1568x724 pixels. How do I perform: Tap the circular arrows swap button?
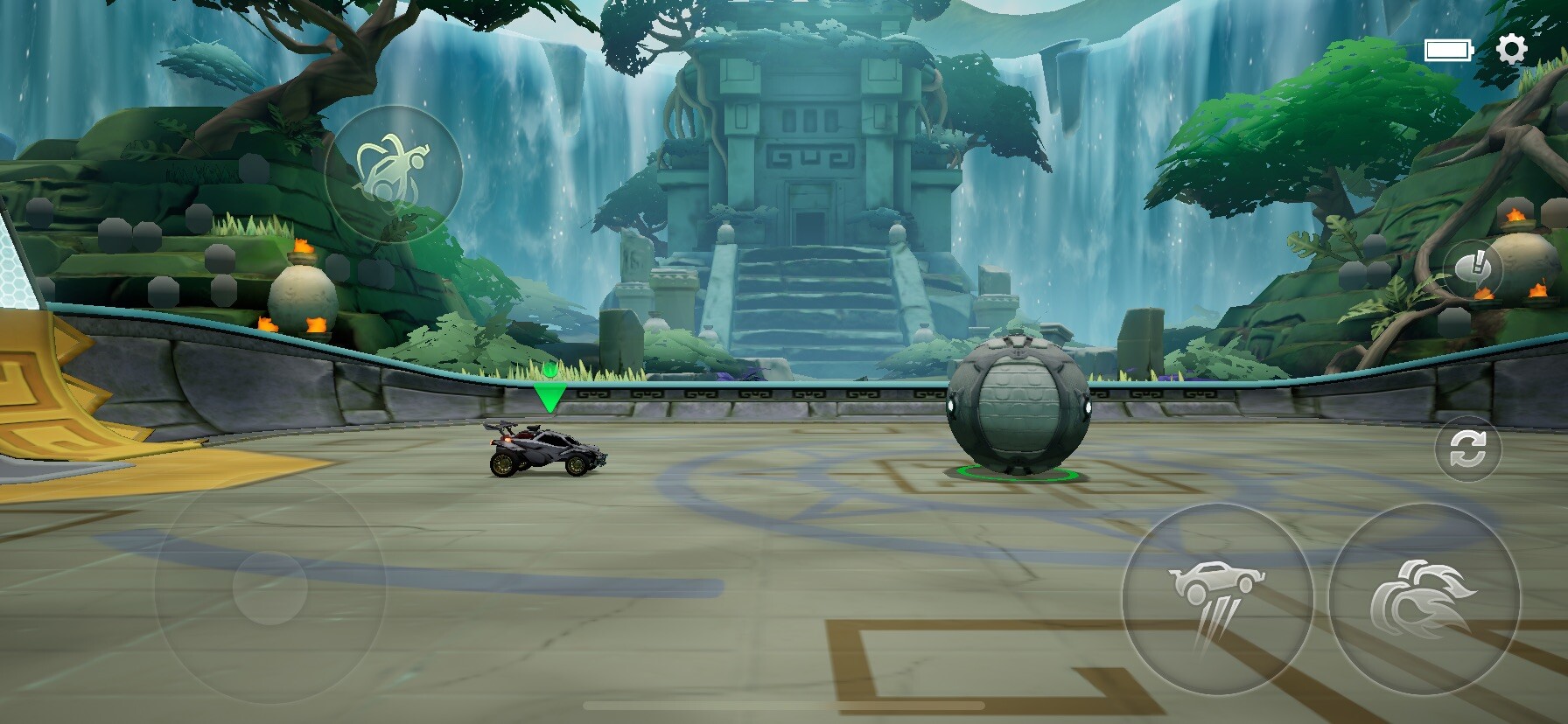click(1467, 450)
